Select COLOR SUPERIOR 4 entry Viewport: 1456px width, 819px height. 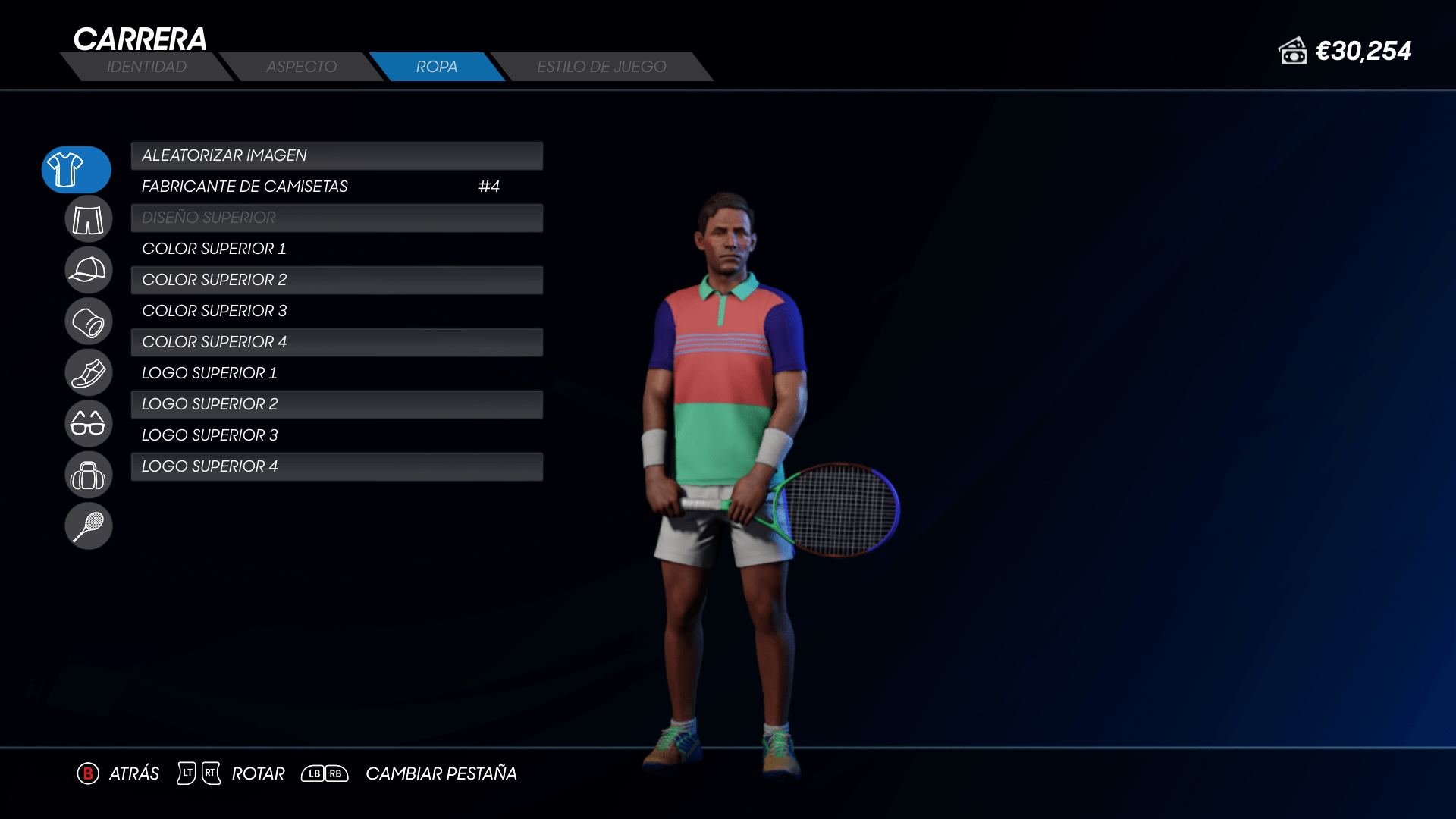(x=337, y=342)
